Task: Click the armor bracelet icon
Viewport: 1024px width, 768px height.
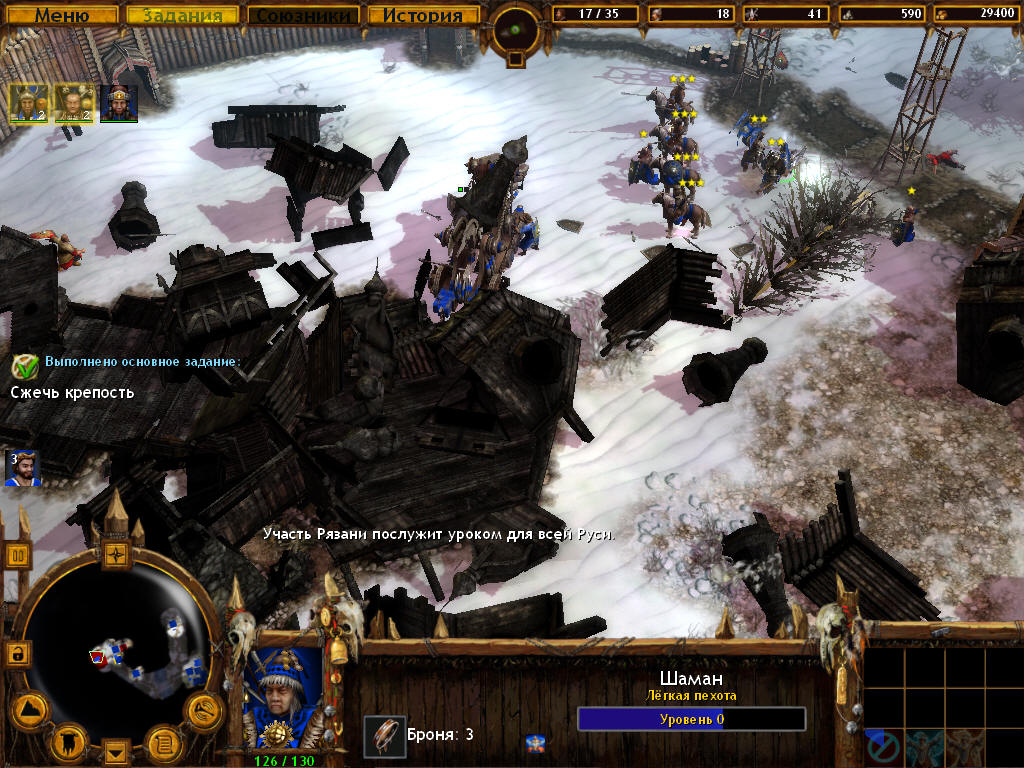Action: (x=384, y=735)
